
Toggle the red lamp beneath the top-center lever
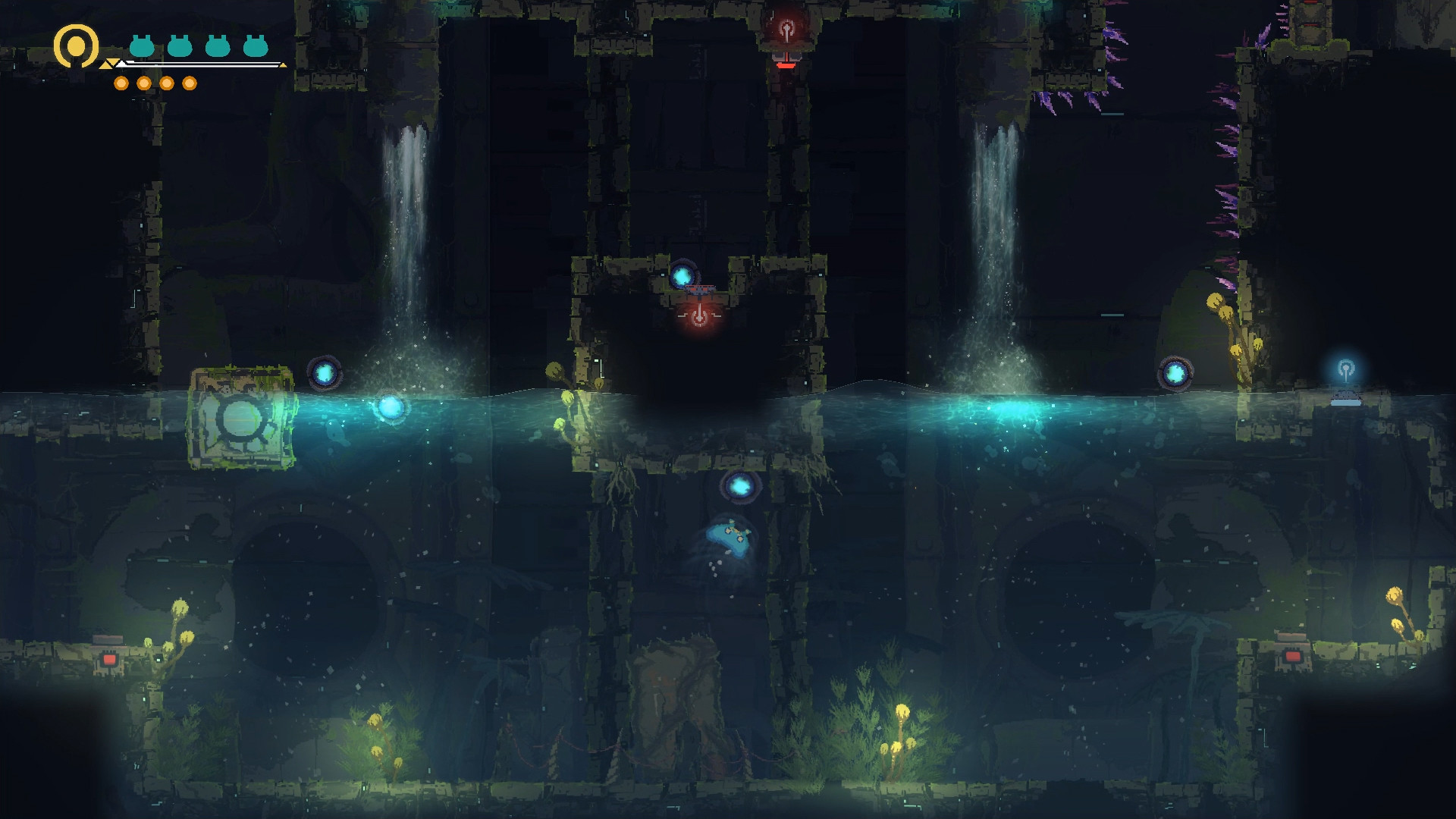[x=785, y=66]
